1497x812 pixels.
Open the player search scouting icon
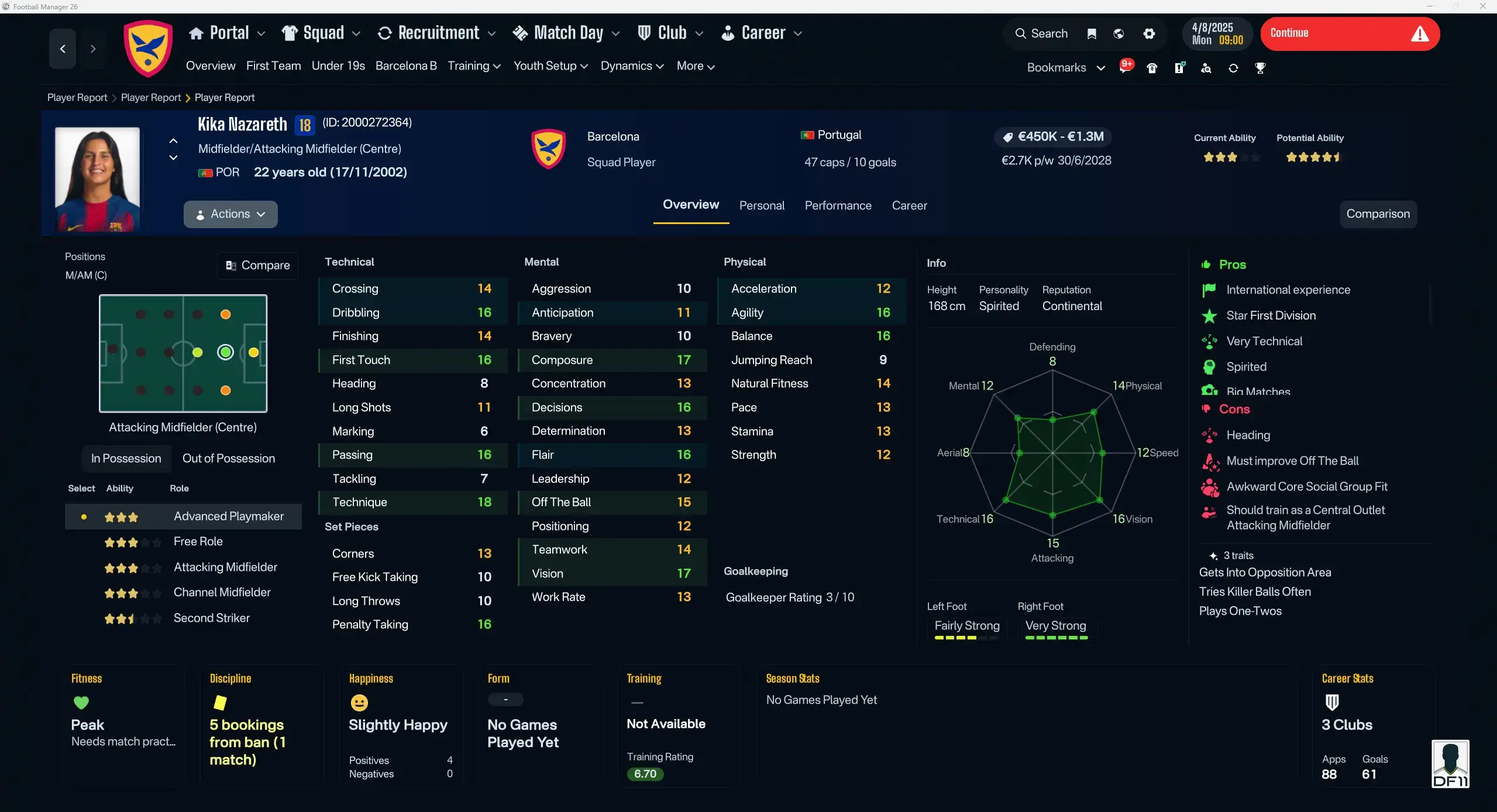click(x=1206, y=68)
